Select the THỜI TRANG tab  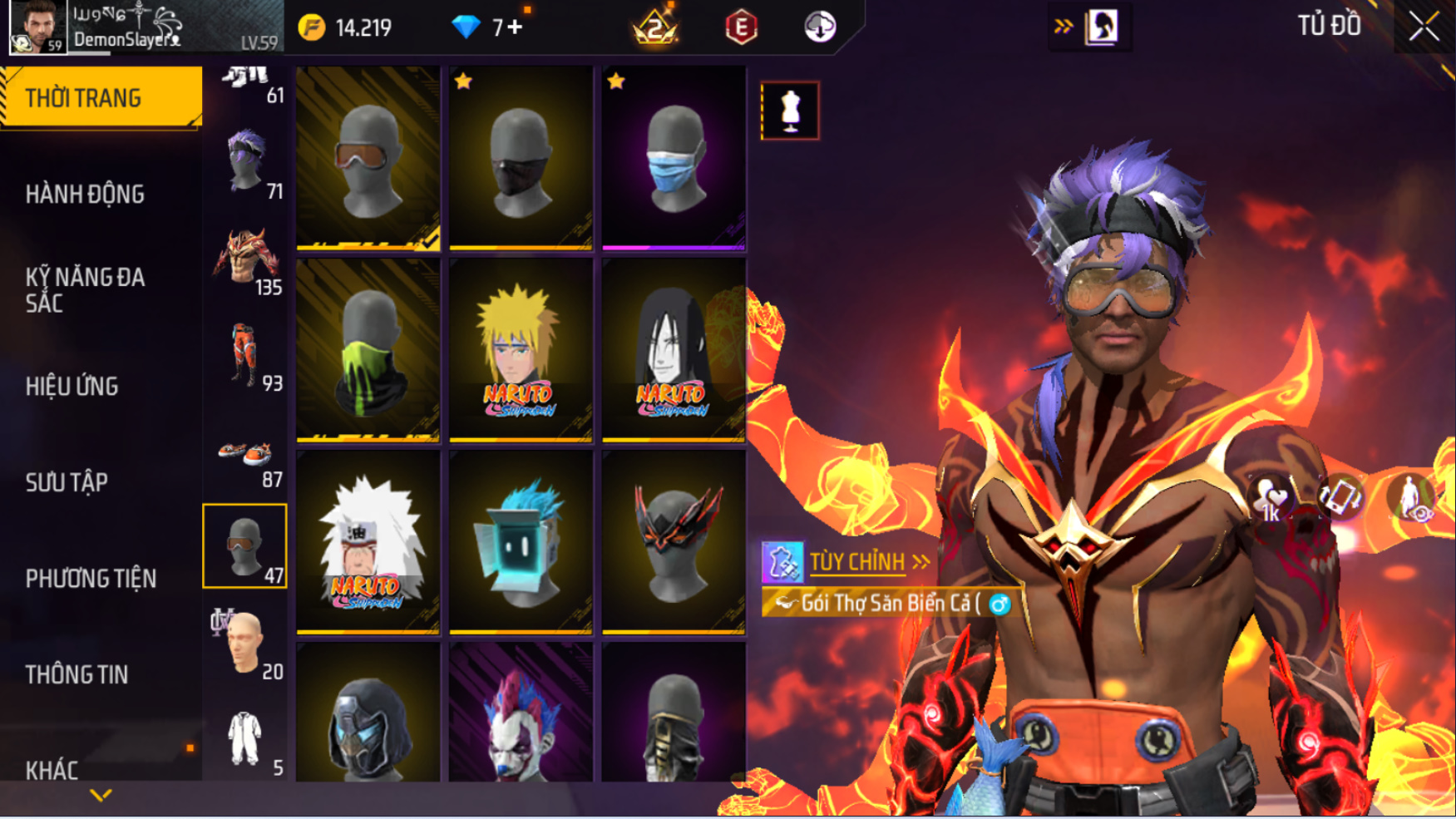coord(101,98)
